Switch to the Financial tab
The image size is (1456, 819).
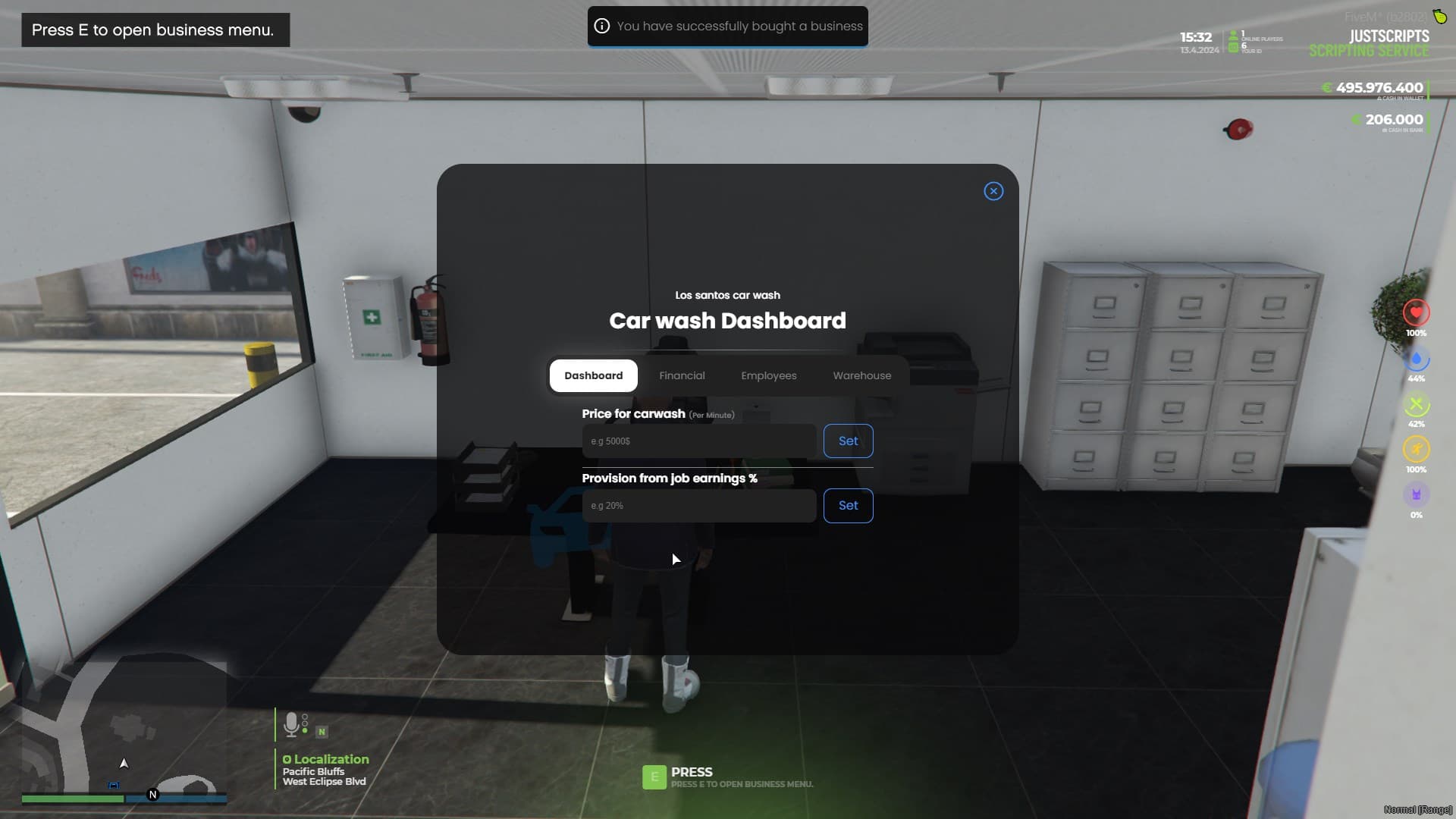click(682, 375)
